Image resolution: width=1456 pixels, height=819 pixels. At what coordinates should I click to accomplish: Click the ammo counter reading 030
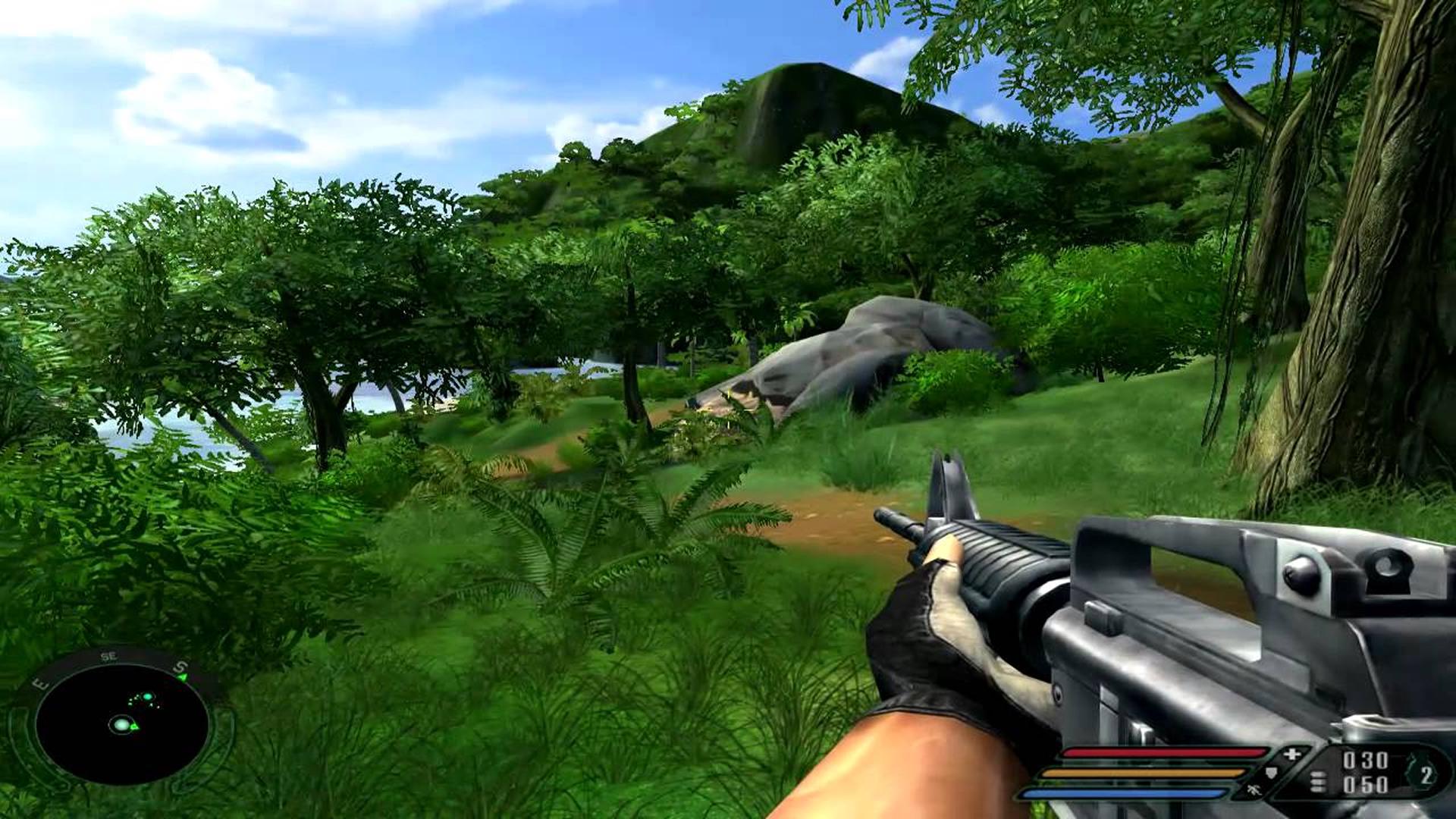[x=1364, y=758]
